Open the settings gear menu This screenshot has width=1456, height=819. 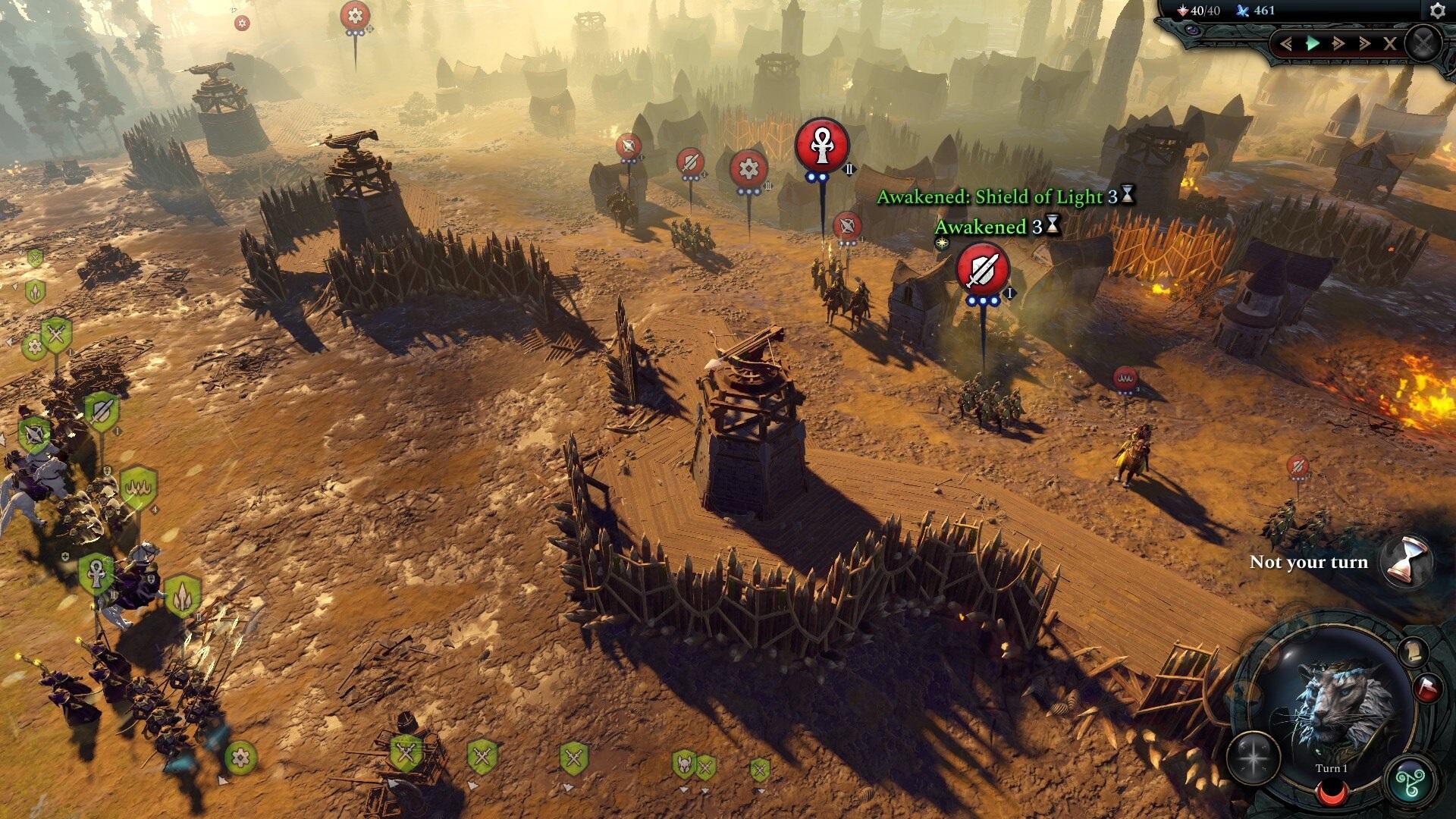tap(1437, 11)
